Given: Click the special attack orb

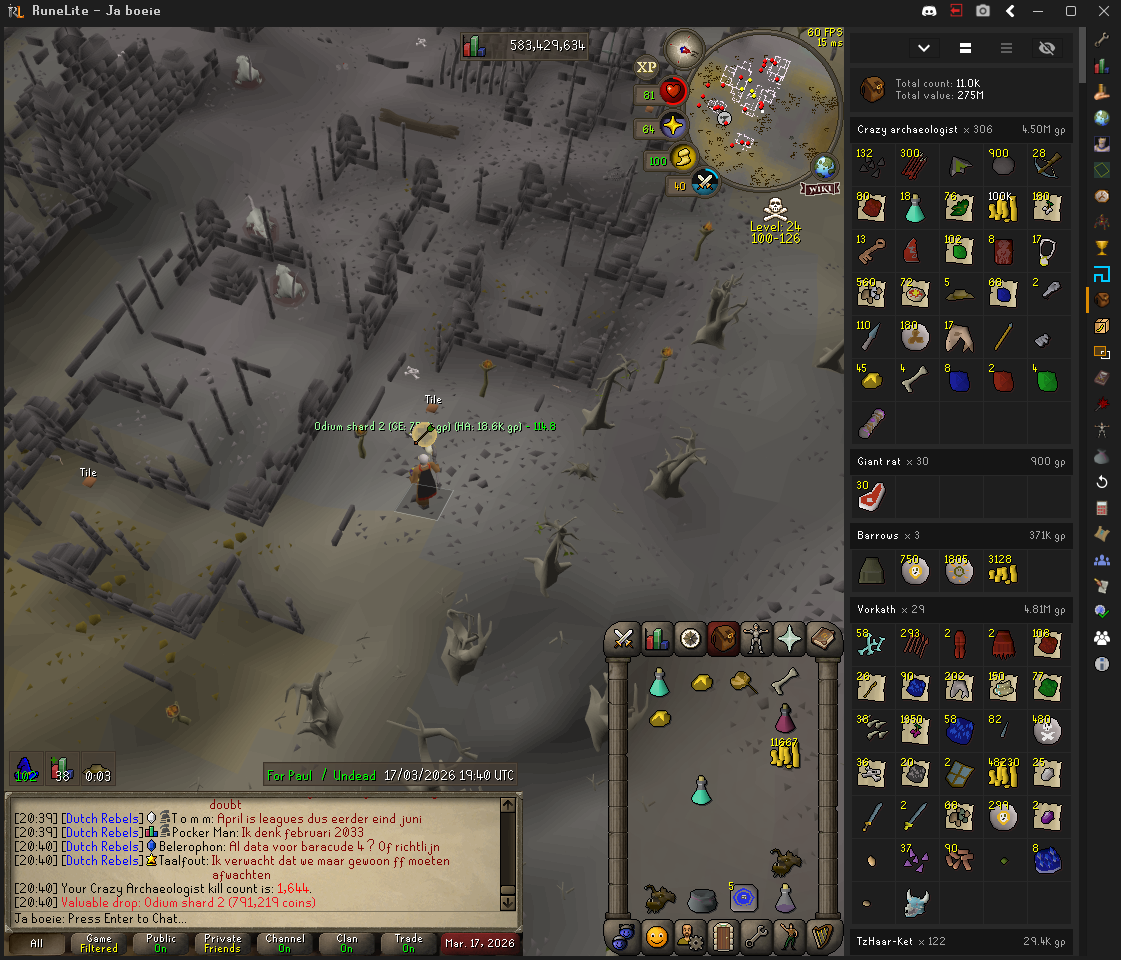Looking at the screenshot, I should (x=704, y=182).
